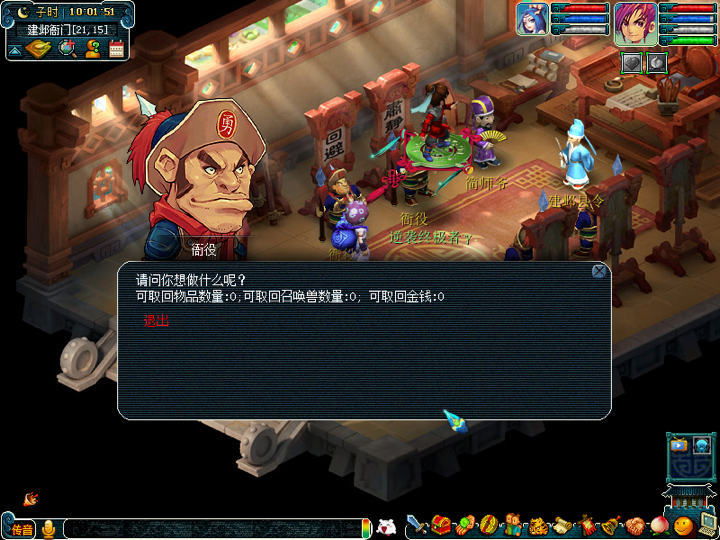Open the world map magnifier icon
Screen dimensions: 720x540
pyautogui.click(x=67, y=48)
